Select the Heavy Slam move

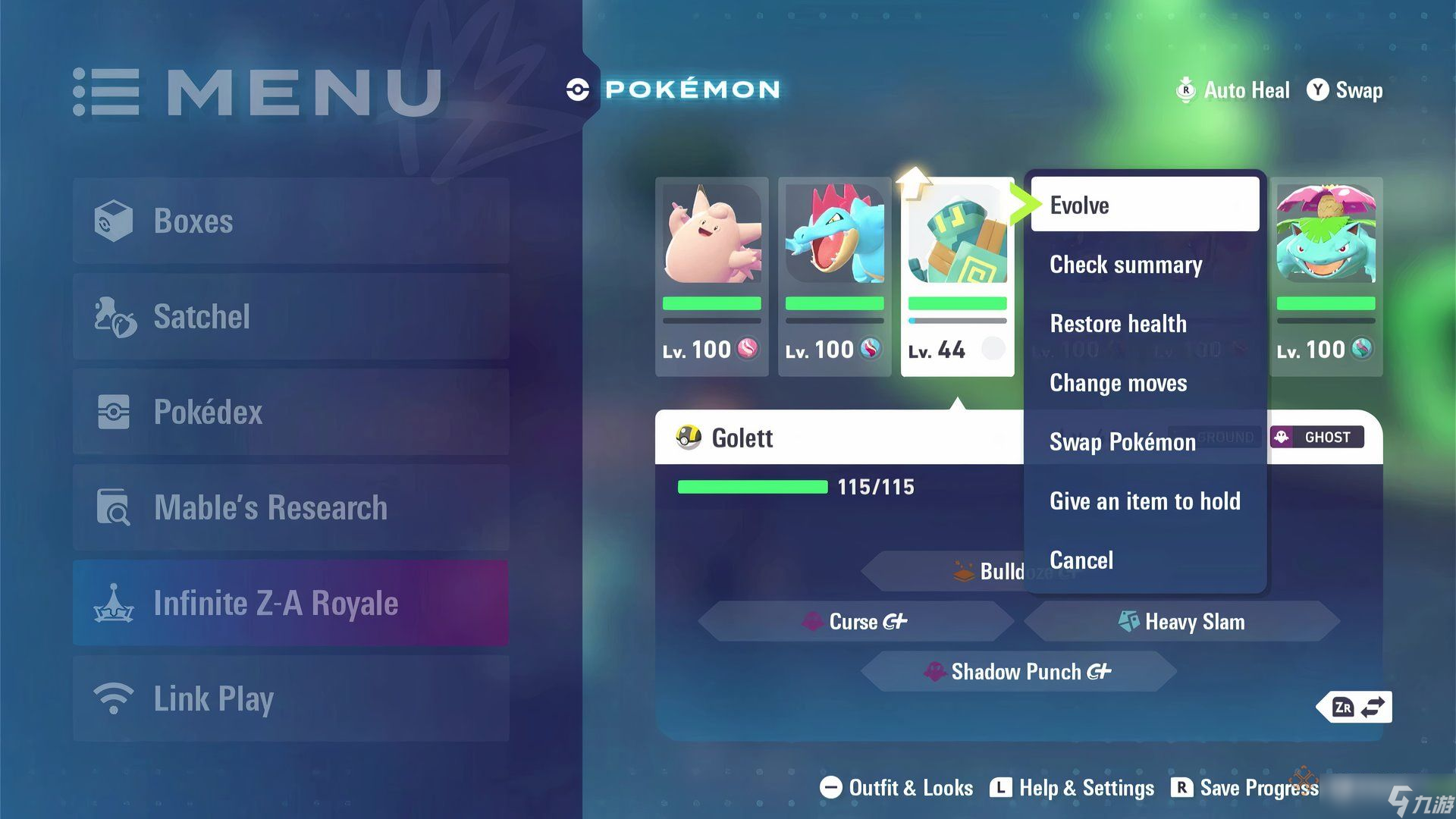click(1181, 622)
